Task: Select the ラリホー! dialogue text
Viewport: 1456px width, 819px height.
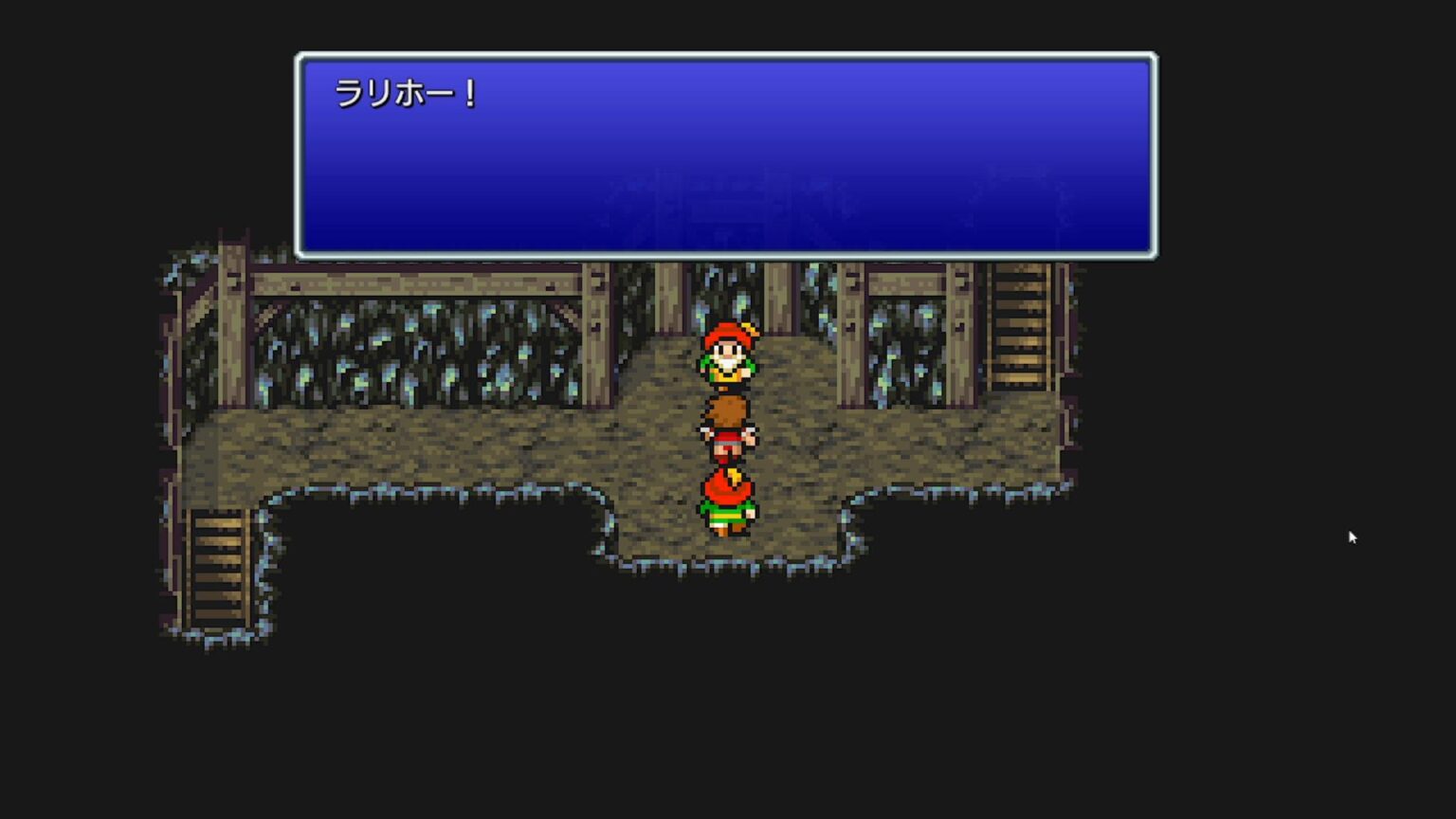Action: click(x=406, y=92)
